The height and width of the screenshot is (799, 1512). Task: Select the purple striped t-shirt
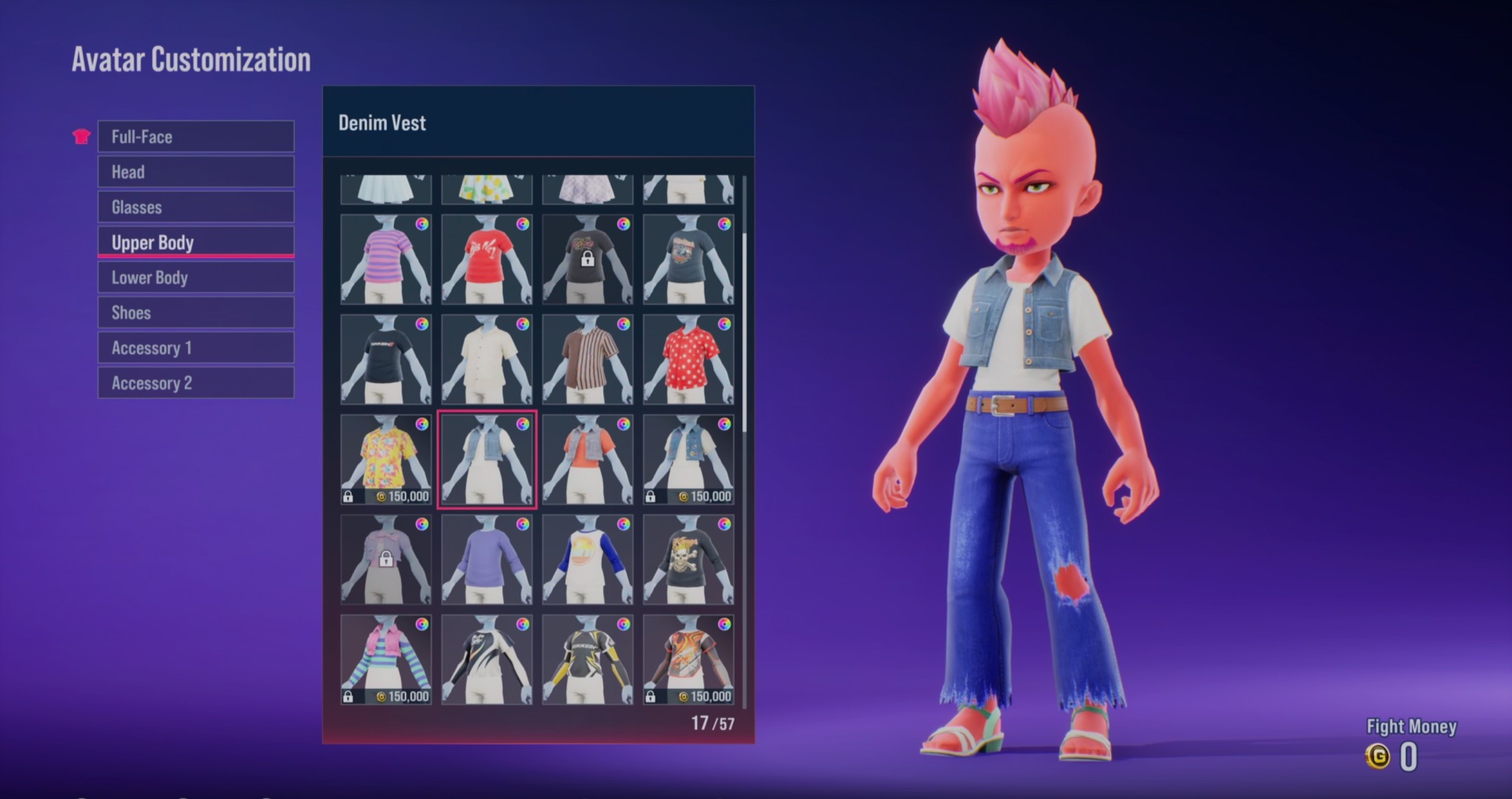click(386, 260)
